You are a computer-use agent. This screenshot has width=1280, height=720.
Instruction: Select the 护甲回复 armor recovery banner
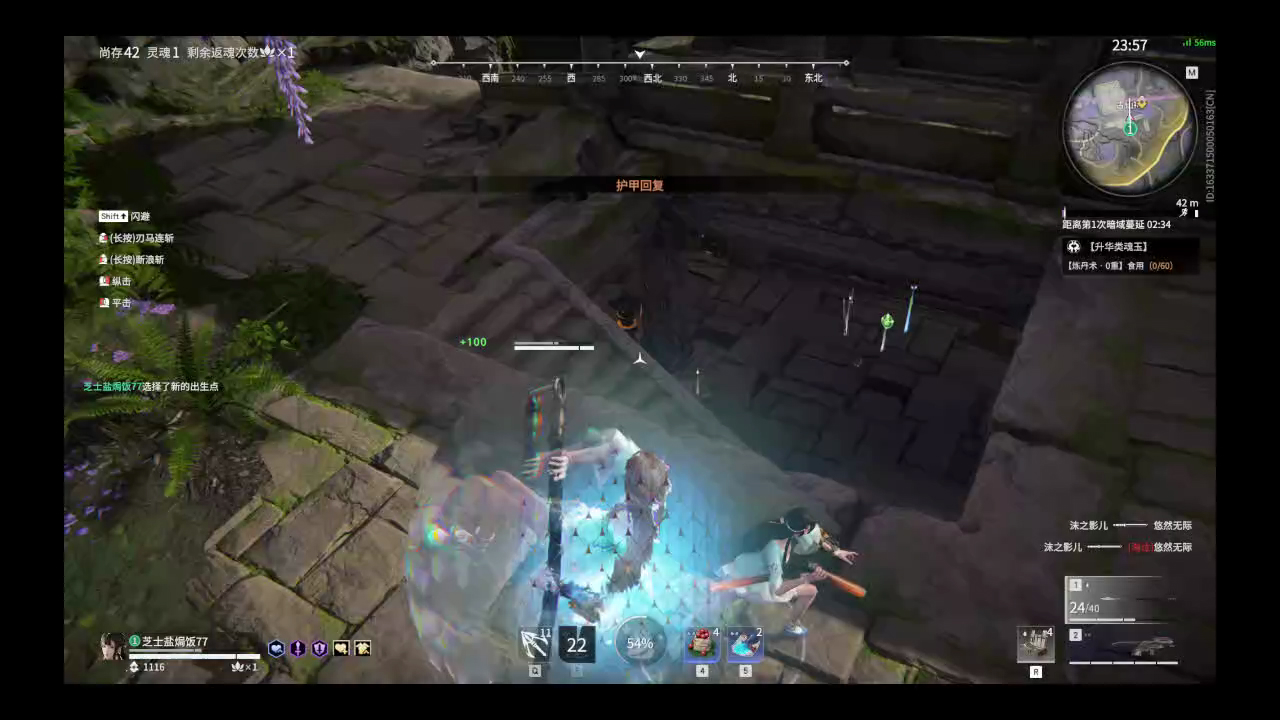(639, 185)
